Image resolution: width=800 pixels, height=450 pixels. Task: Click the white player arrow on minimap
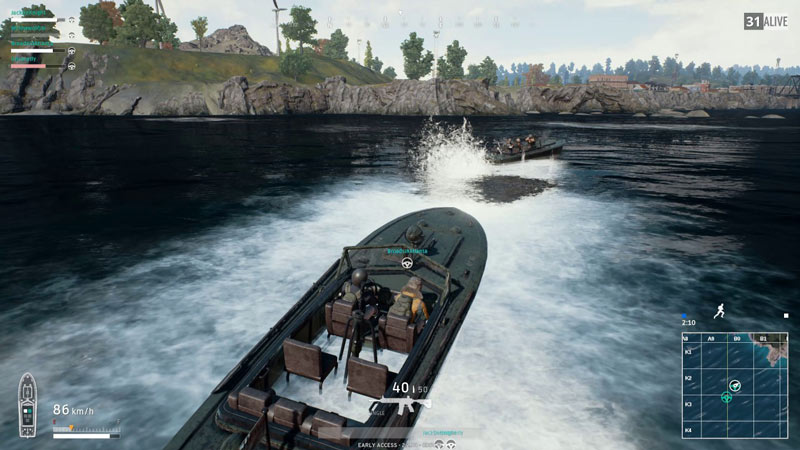point(735,384)
